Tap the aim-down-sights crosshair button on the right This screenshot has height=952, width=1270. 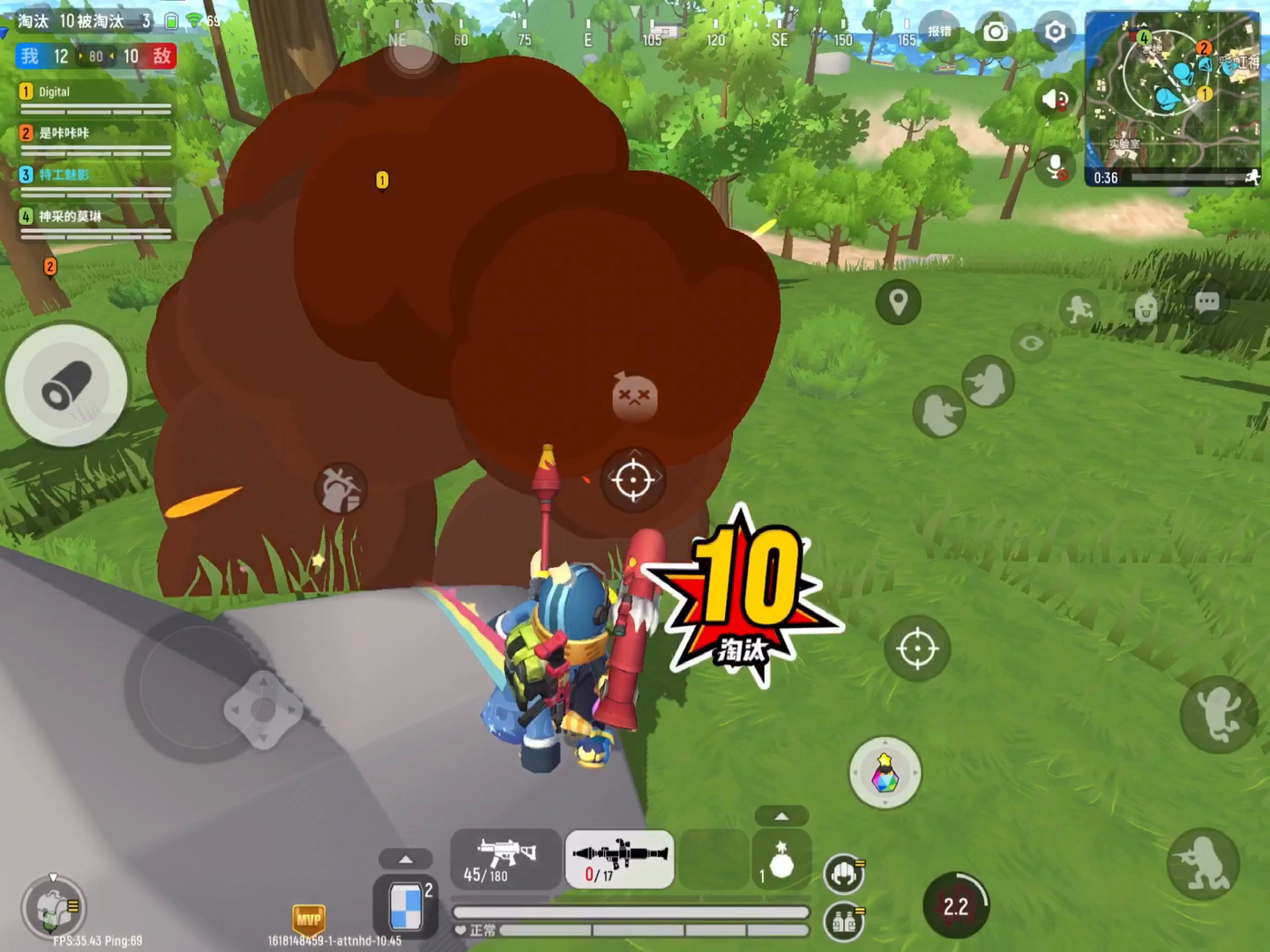[917, 649]
